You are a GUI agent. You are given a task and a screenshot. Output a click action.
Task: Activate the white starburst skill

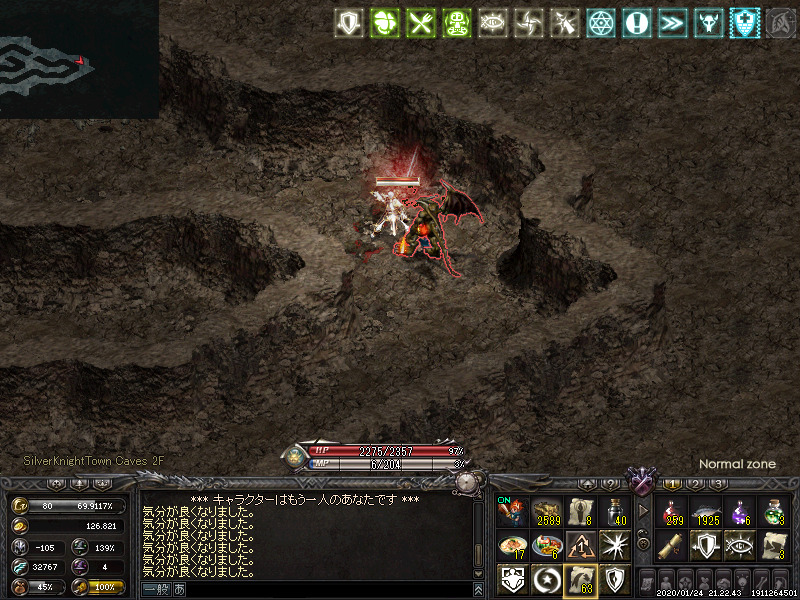click(614, 546)
